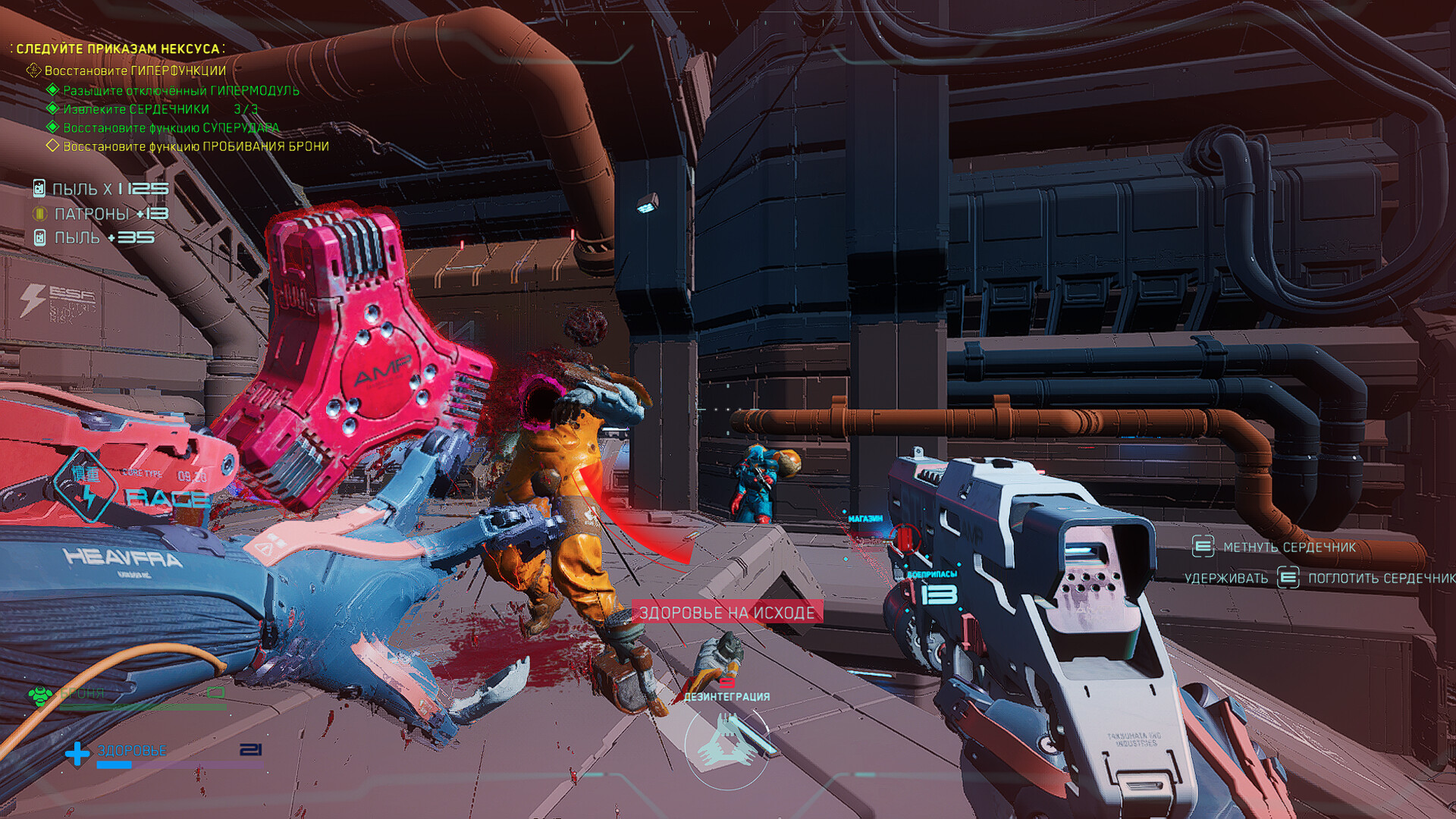Click the Восстановите ГИПЕРФУНКЦИИ objective
Viewport: 1456px width, 819px height.
coord(134,71)
